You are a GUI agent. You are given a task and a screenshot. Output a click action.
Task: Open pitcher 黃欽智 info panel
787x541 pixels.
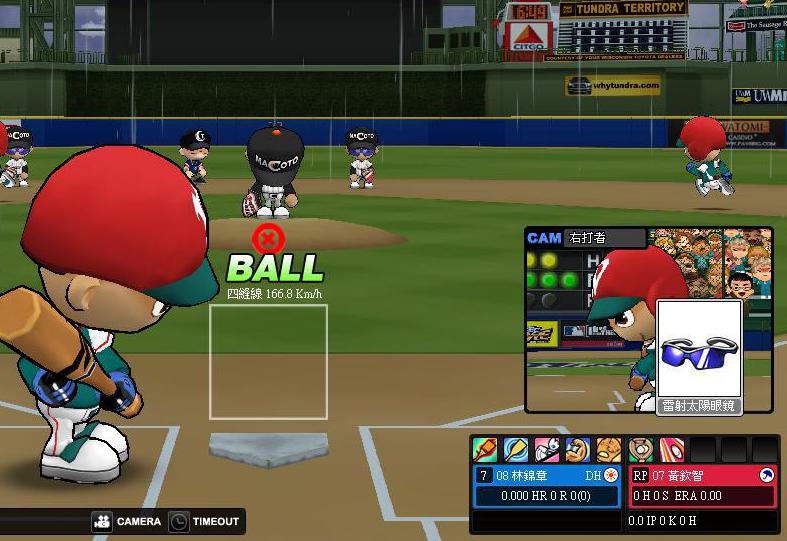[x=702, y=485]
